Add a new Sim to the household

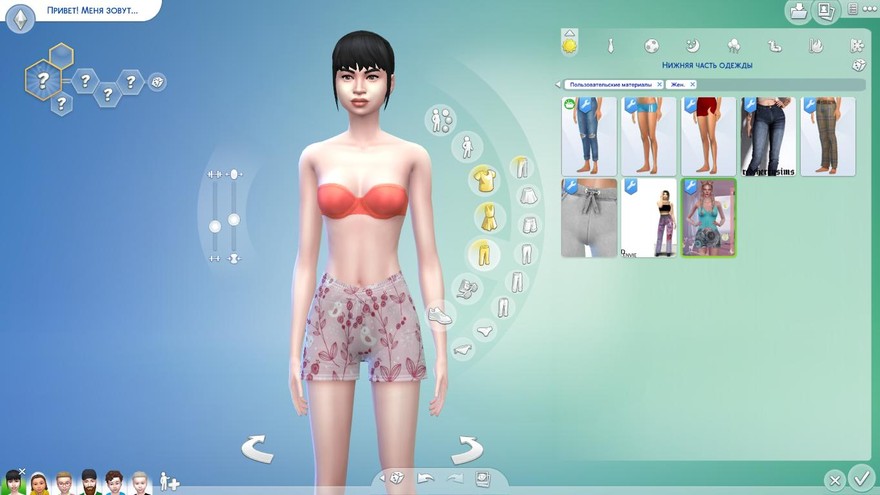169,482
